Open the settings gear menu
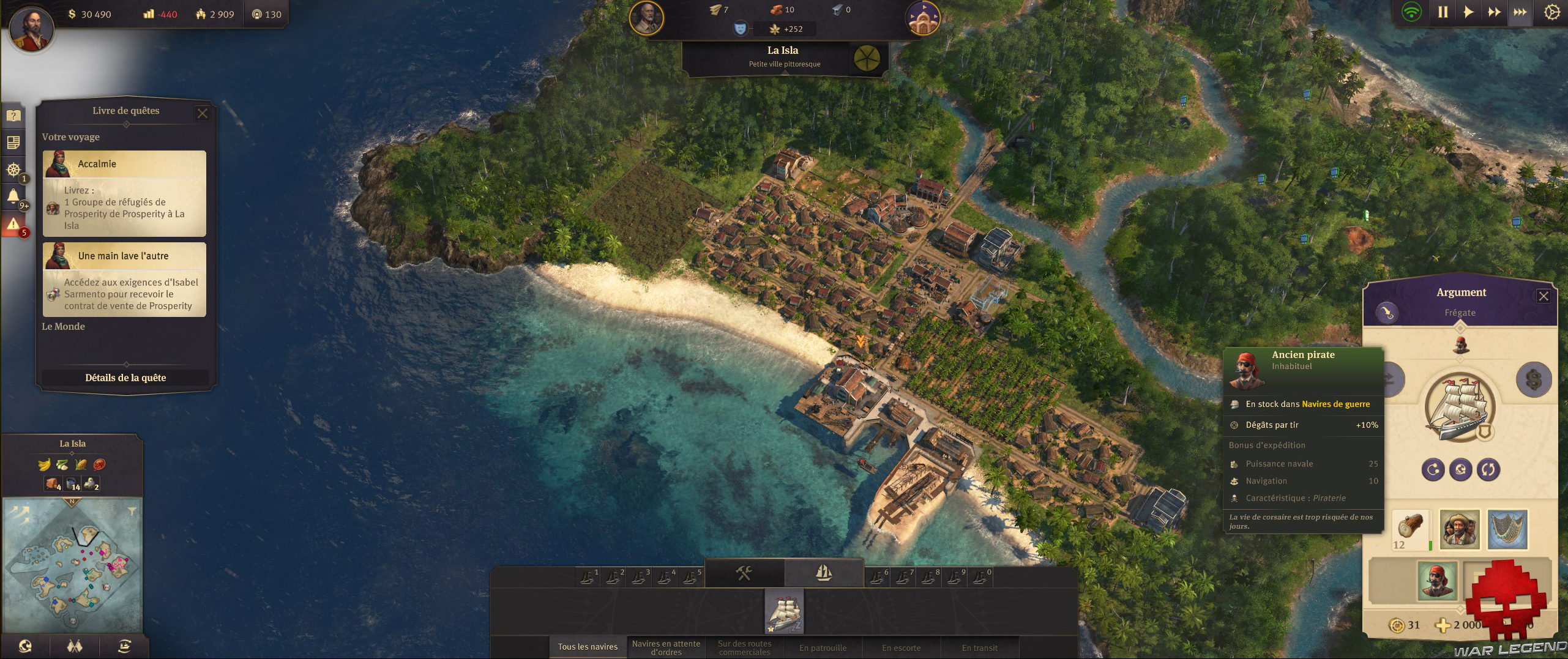Image resolution: width=1568 pixels, height=659 pixels. [x=1551, y=12]
